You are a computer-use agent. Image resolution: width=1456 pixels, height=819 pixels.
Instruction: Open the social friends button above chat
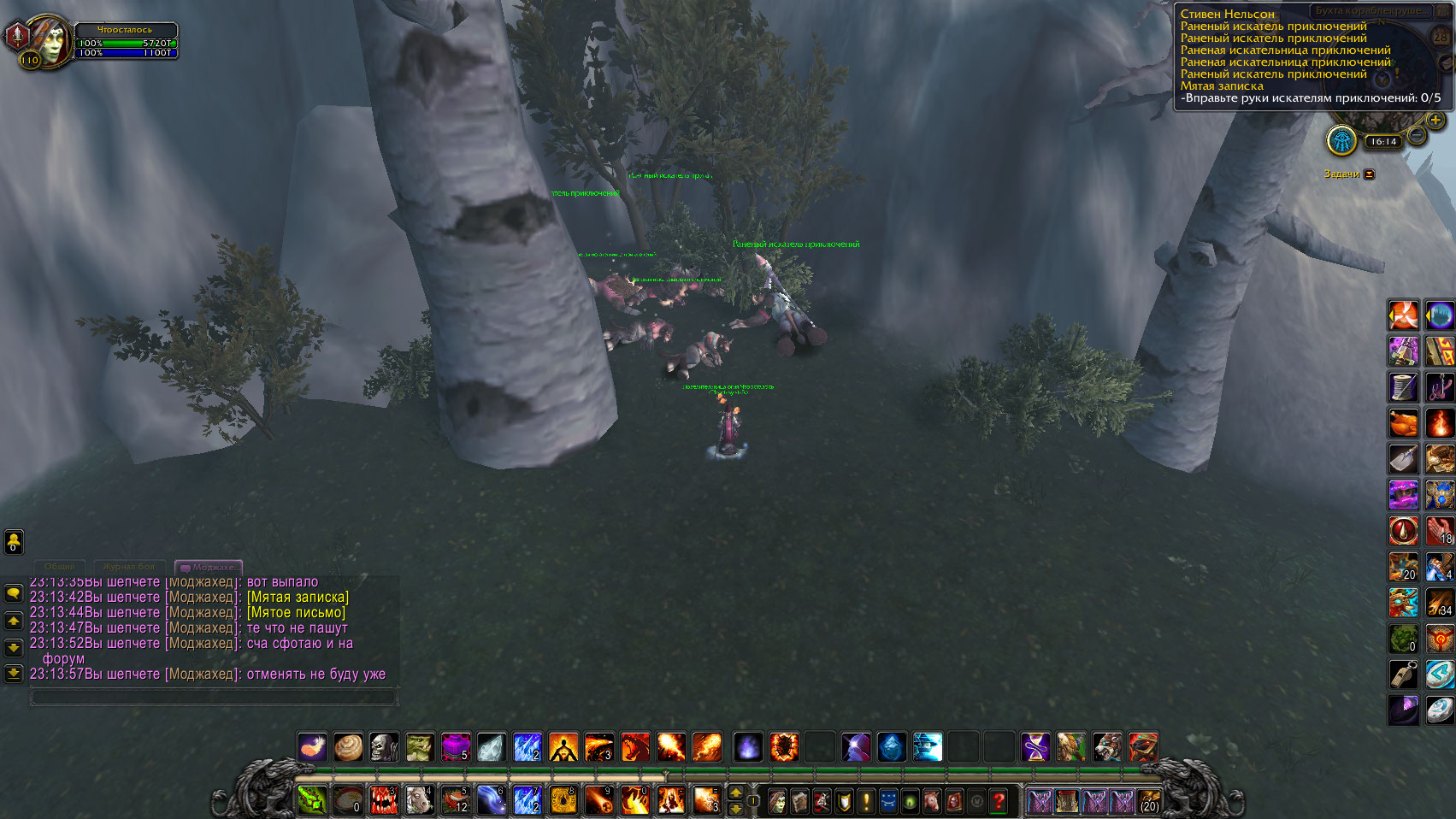pyautogui.click(x=14, y=541)
